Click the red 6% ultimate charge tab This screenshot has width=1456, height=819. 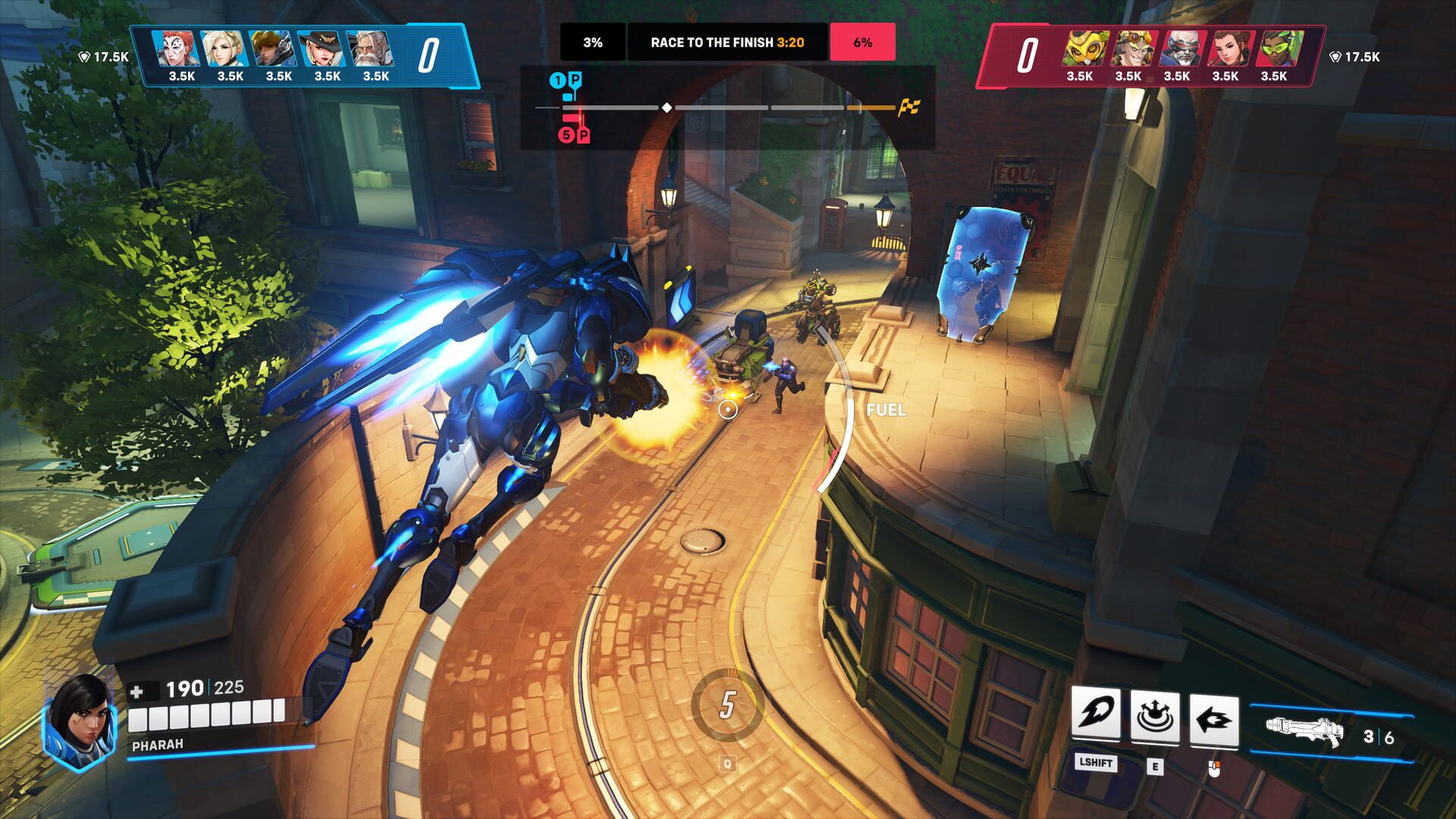[x=864, y=43]
